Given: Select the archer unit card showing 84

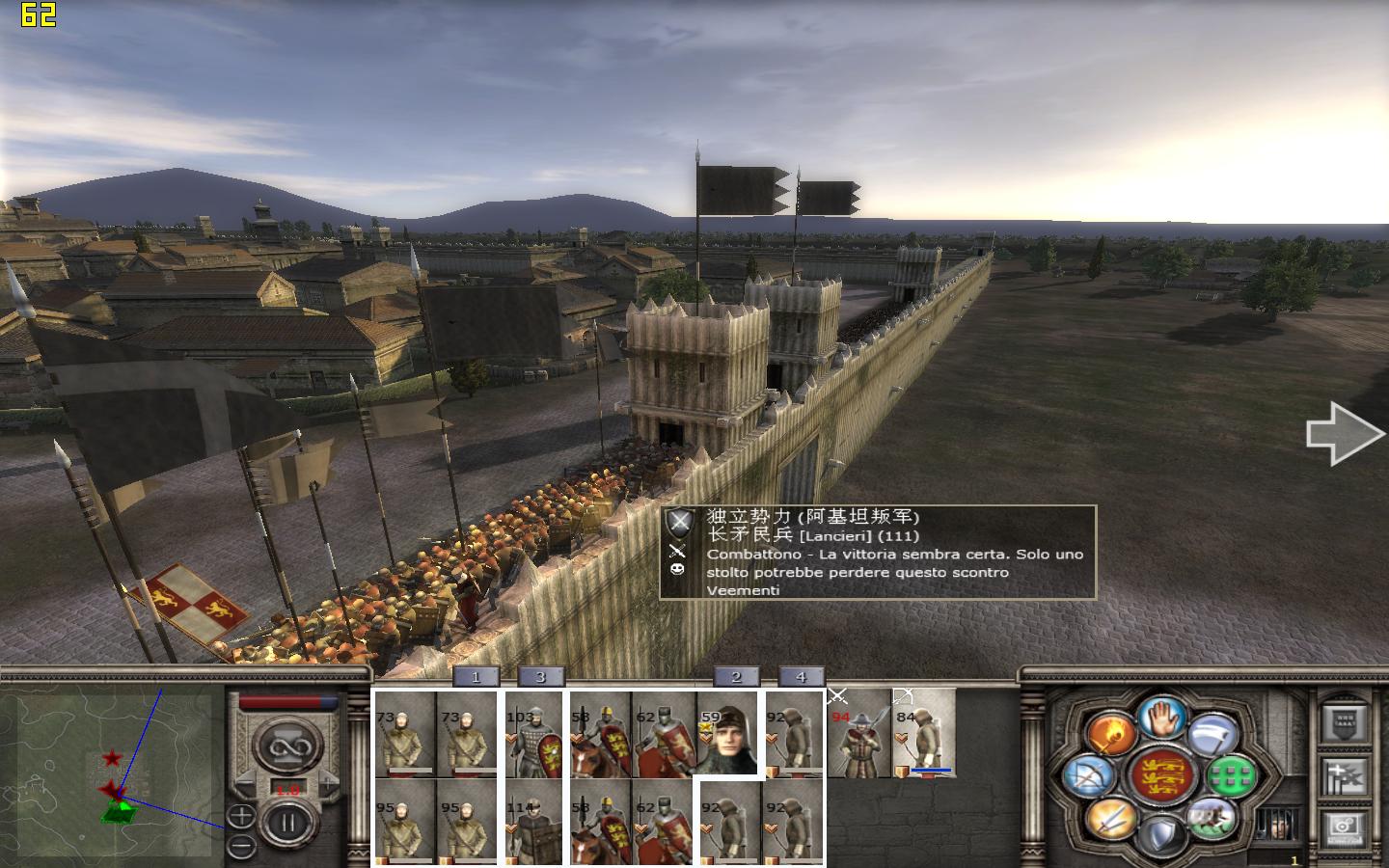Looking at the screenshot, I should (924, 734).
